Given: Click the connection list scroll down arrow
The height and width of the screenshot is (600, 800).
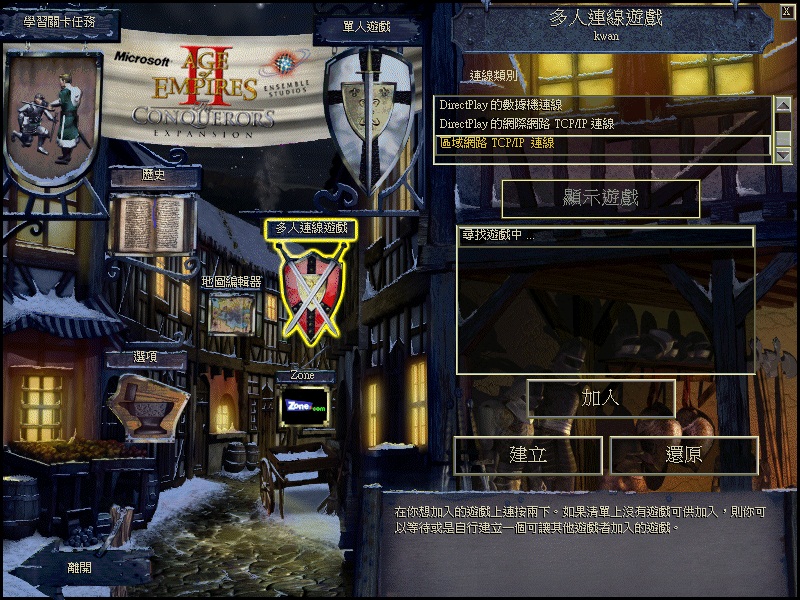Looking at the screenshot, I should pos(784,153).
